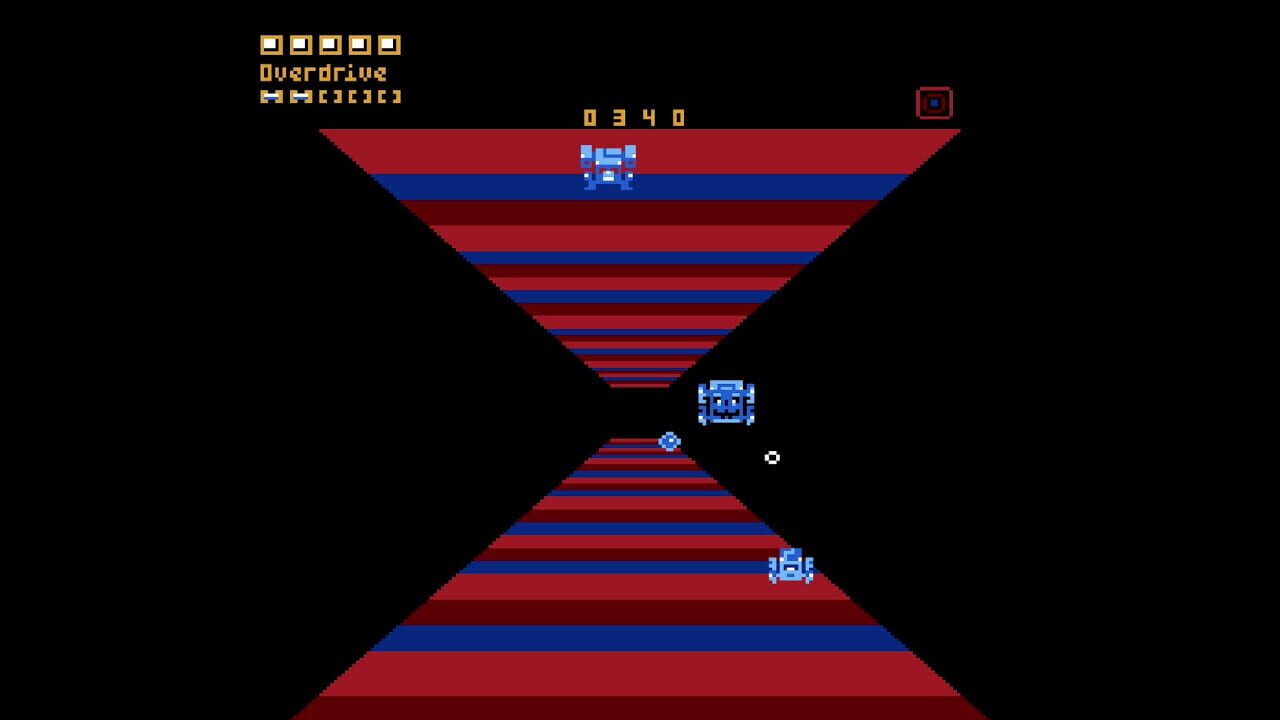Viewport: 1280px width, 720px height.
Task: Click the enemy at the tunnel center
Action: pos(726,402)
